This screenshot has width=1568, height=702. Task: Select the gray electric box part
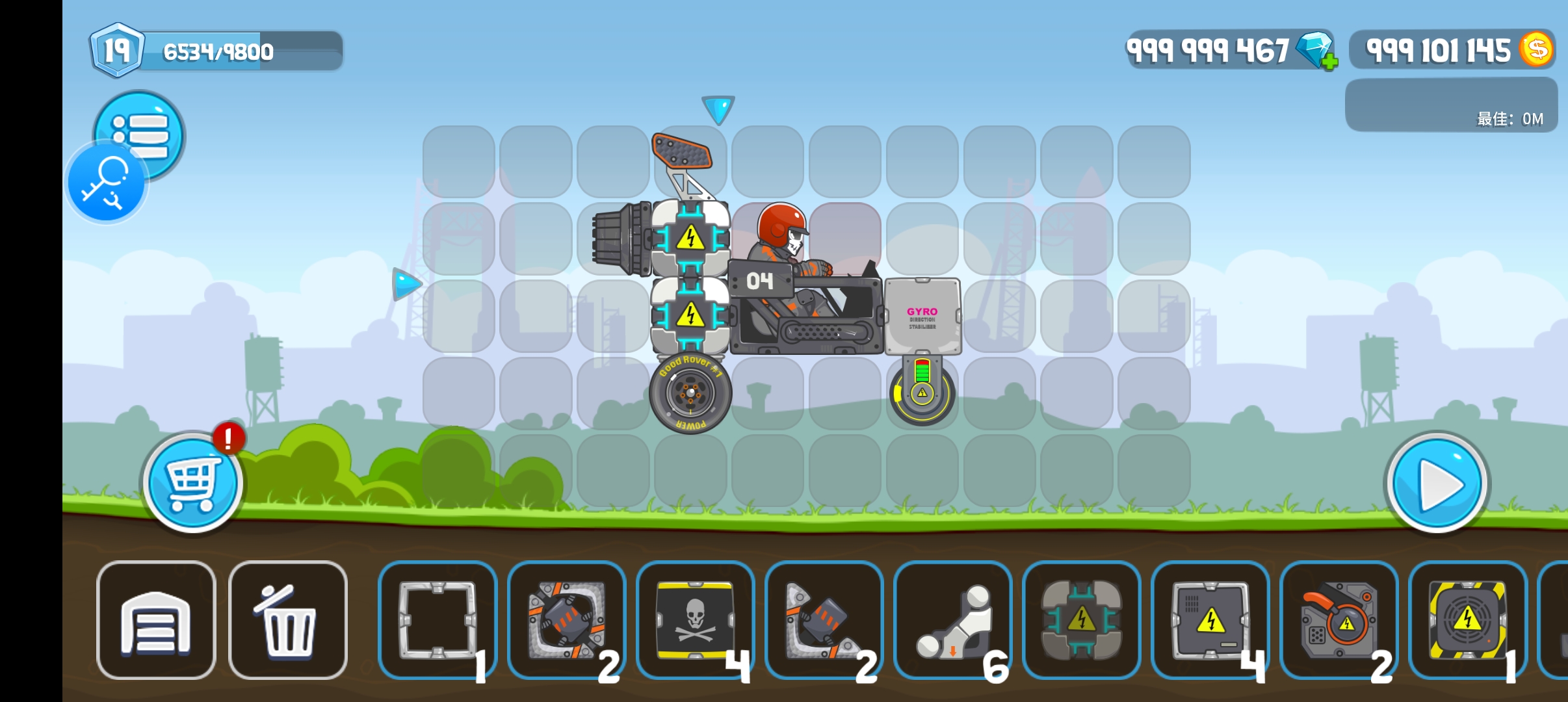click(x=1210, y=620)
